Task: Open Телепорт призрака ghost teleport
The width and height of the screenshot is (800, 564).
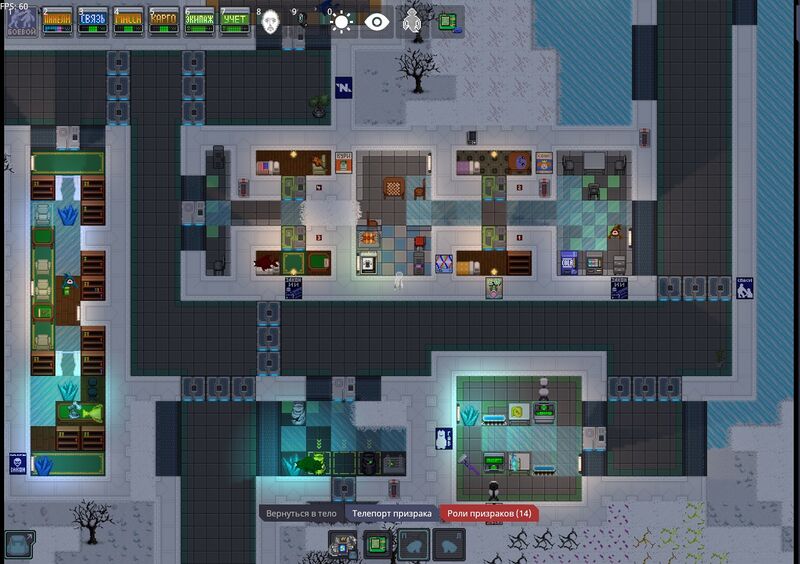Action: click(x=391, y=513)
